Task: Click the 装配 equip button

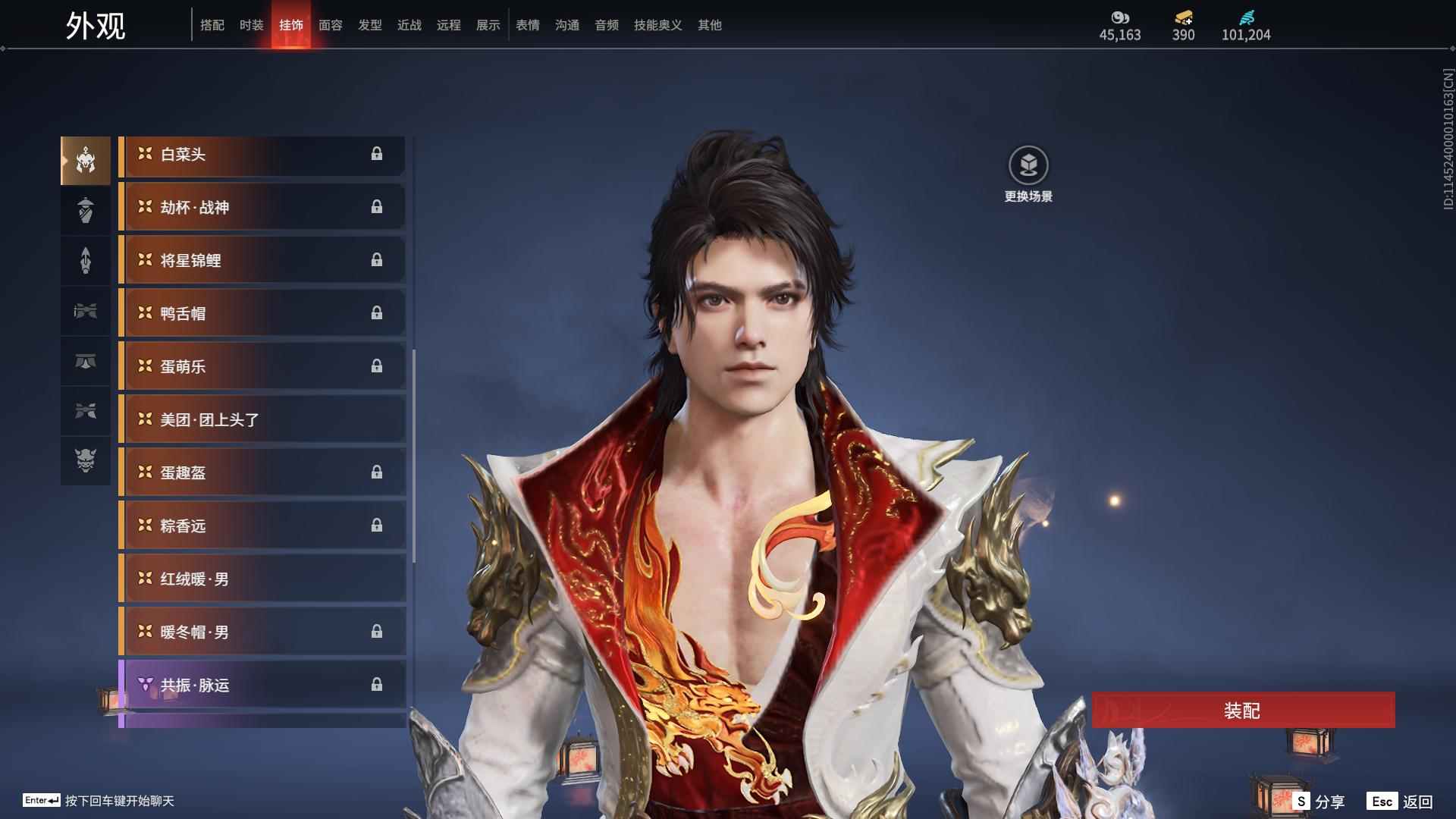Action: pyautogui.click(x=1242, y=710)
